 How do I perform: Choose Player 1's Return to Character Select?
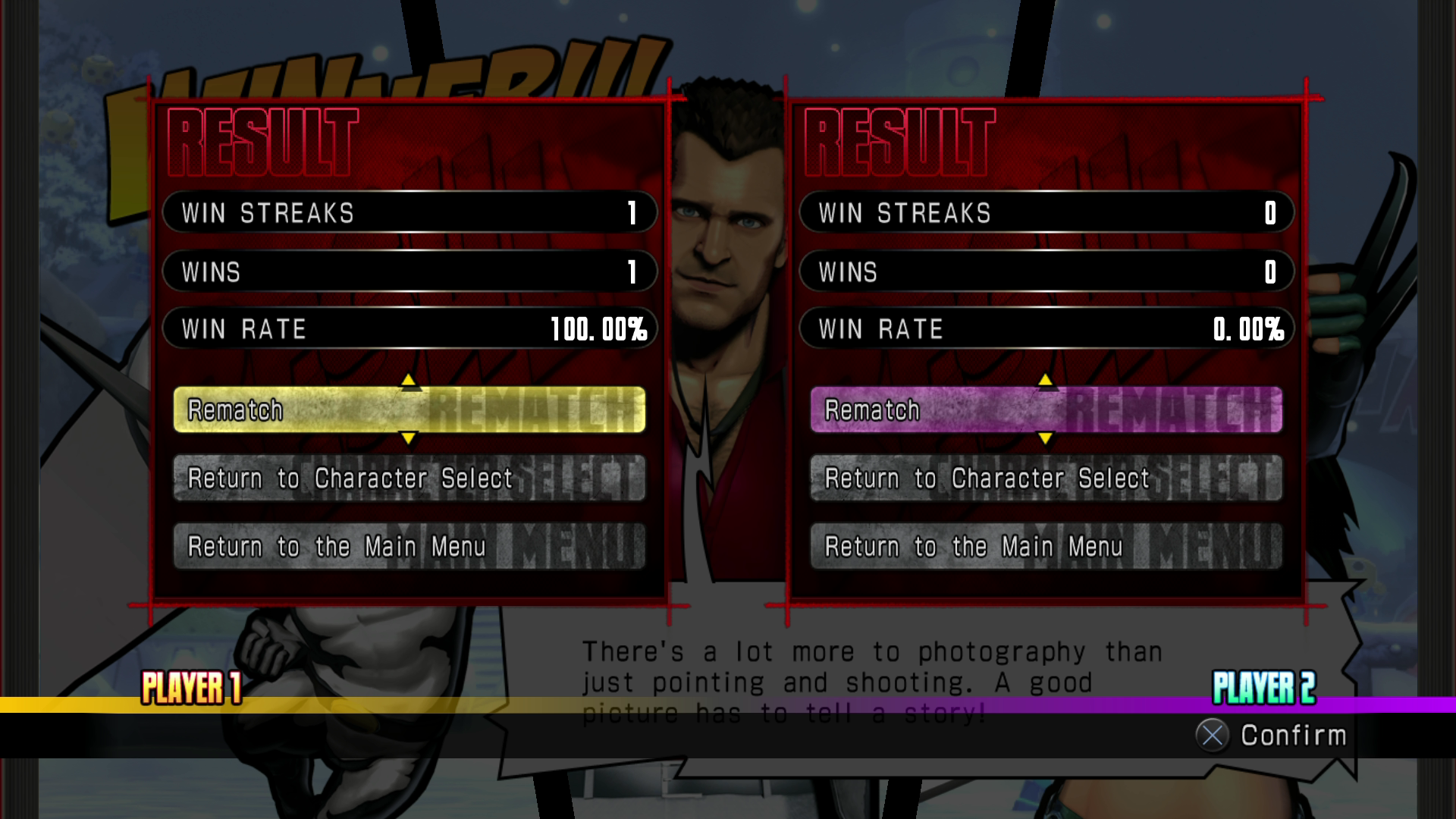409,479
